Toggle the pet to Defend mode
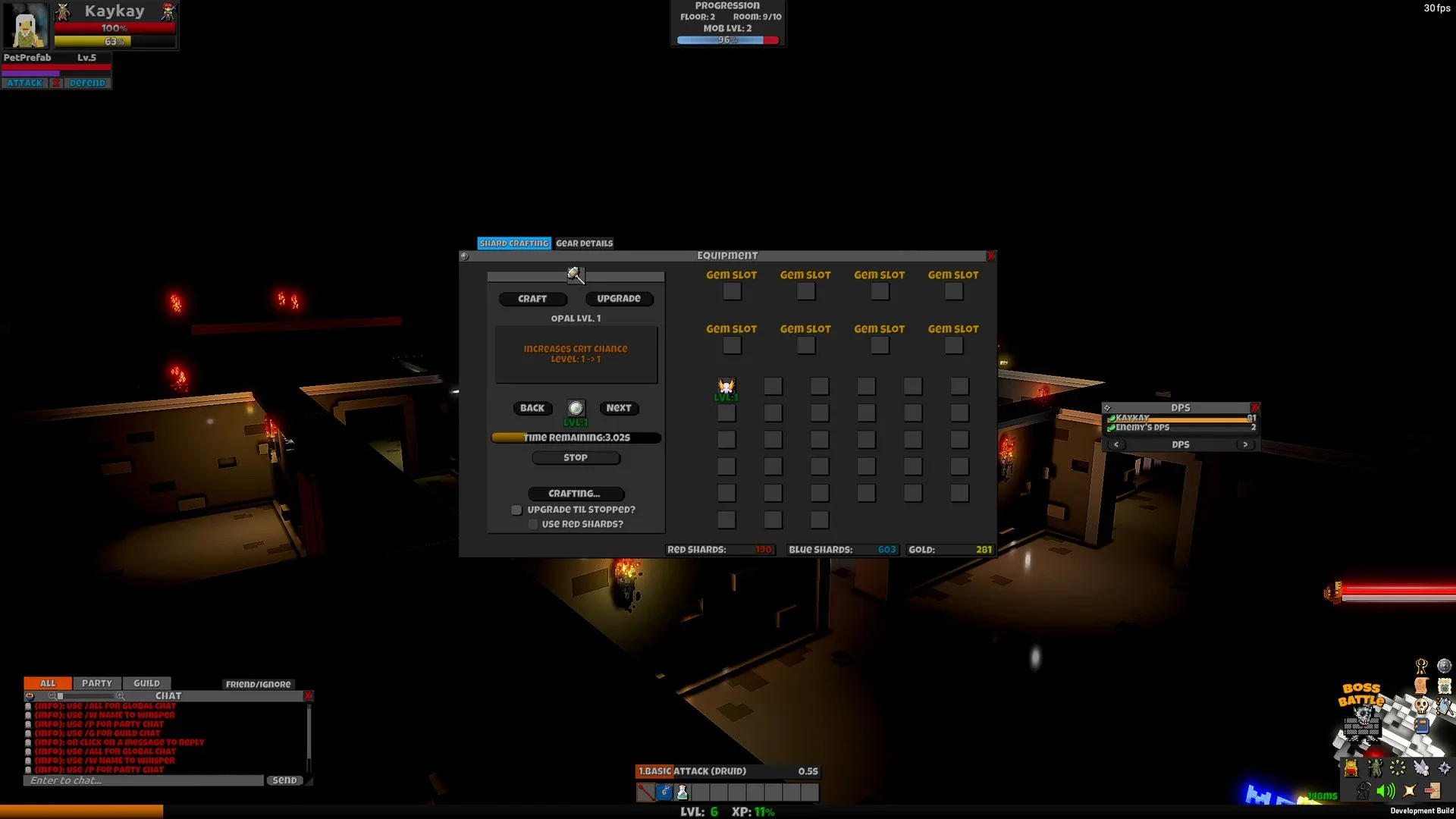 (89, 83)
